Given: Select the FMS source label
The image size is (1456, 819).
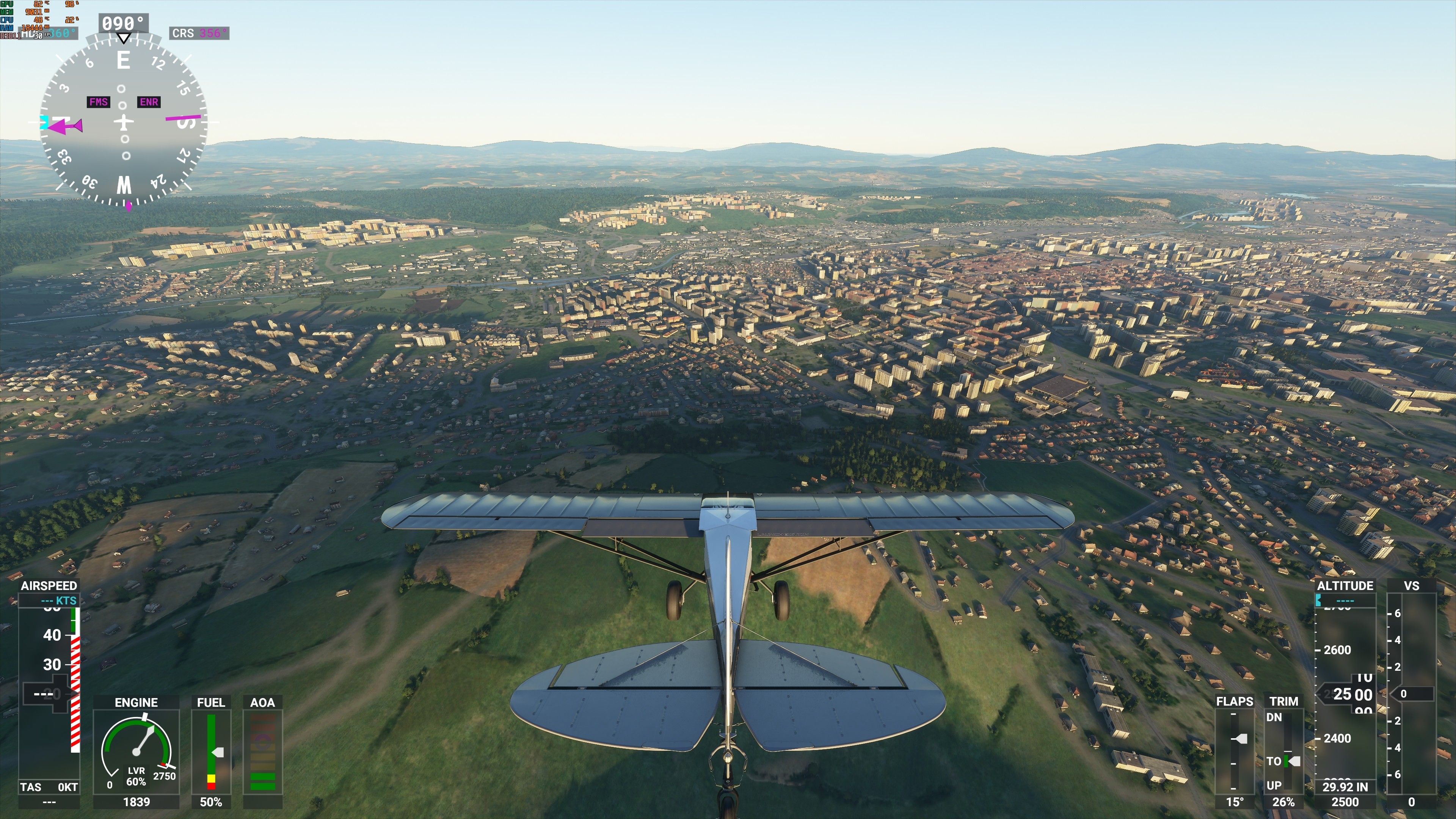Looking at the screenshot, I should 98,102.
